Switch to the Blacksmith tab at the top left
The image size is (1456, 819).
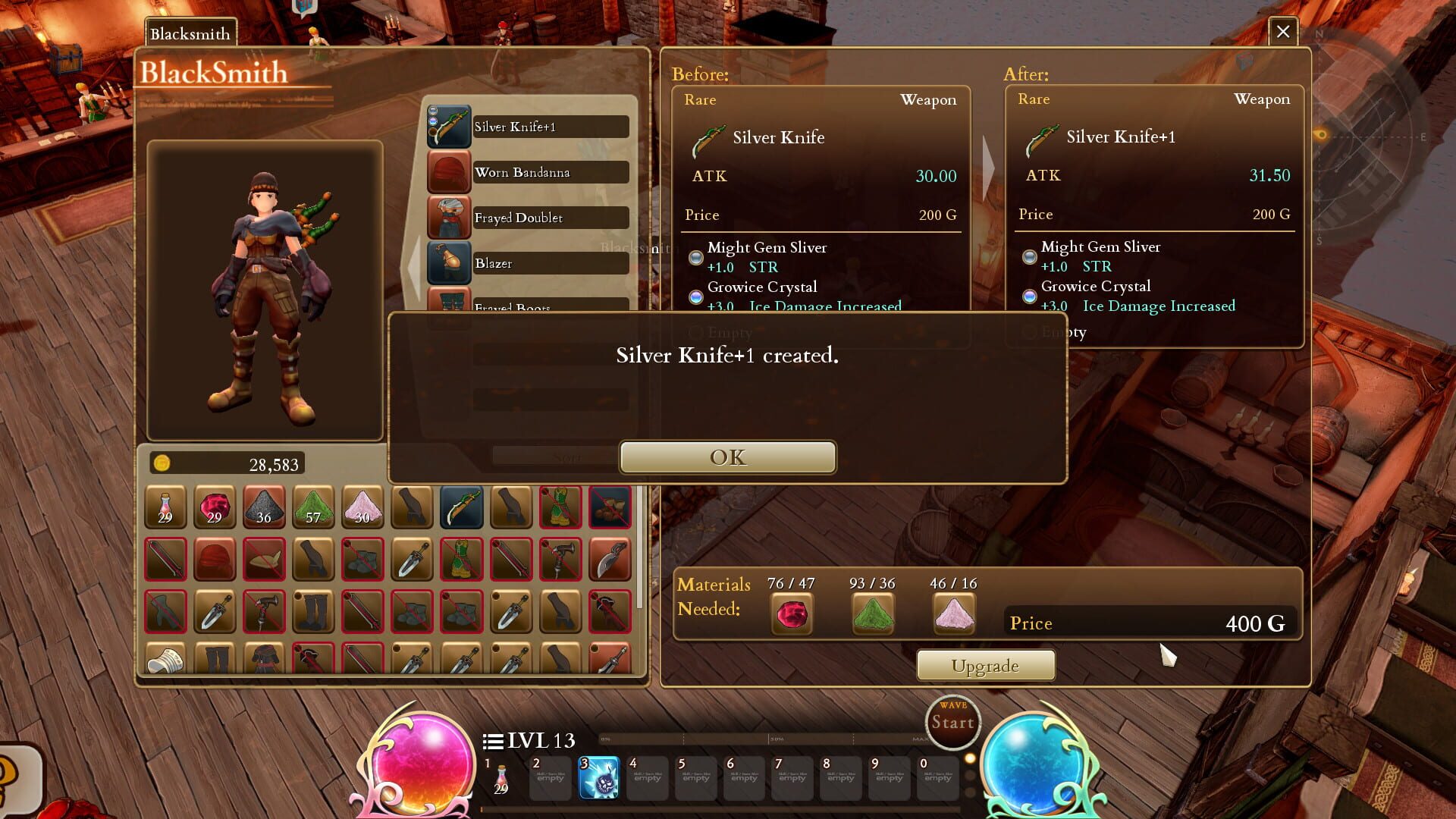[189, 33]
